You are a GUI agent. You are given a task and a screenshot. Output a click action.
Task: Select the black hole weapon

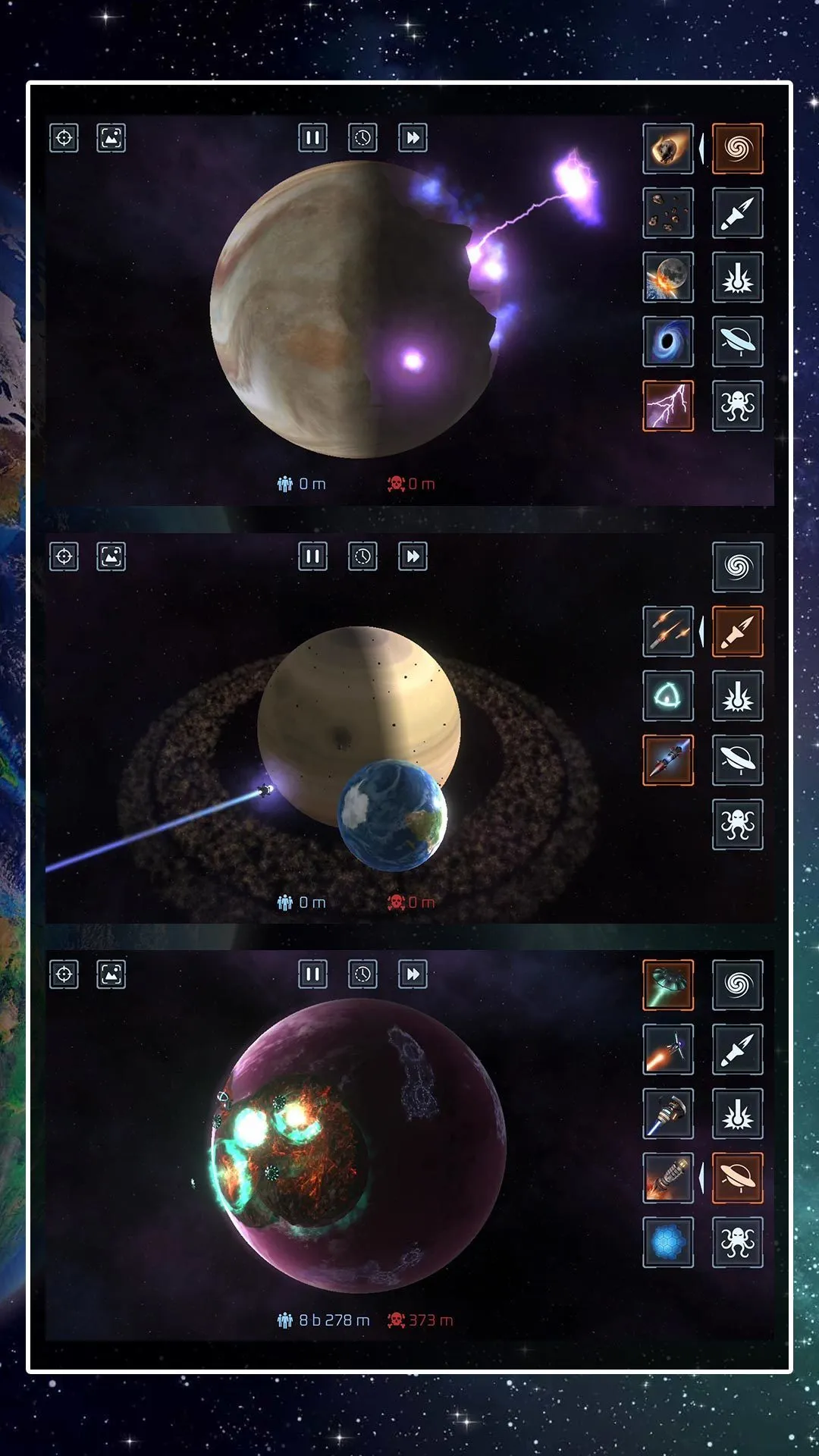pos(668,342)
